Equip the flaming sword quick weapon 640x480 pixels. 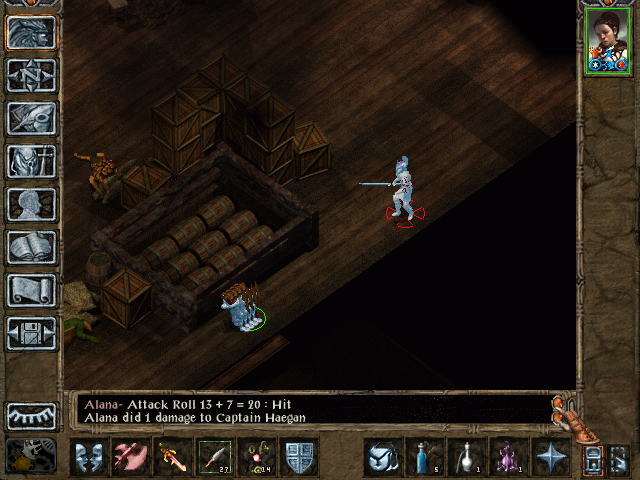coord(172,457)
